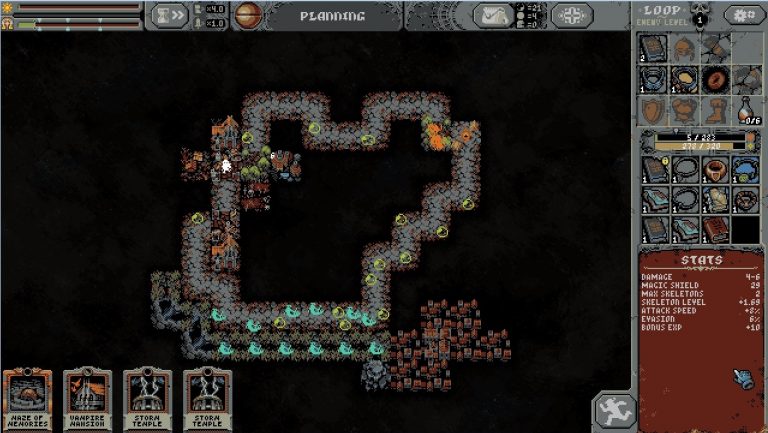Click the Planning mode banner
This screenshot has height=433, width=768.
[331, 16]
